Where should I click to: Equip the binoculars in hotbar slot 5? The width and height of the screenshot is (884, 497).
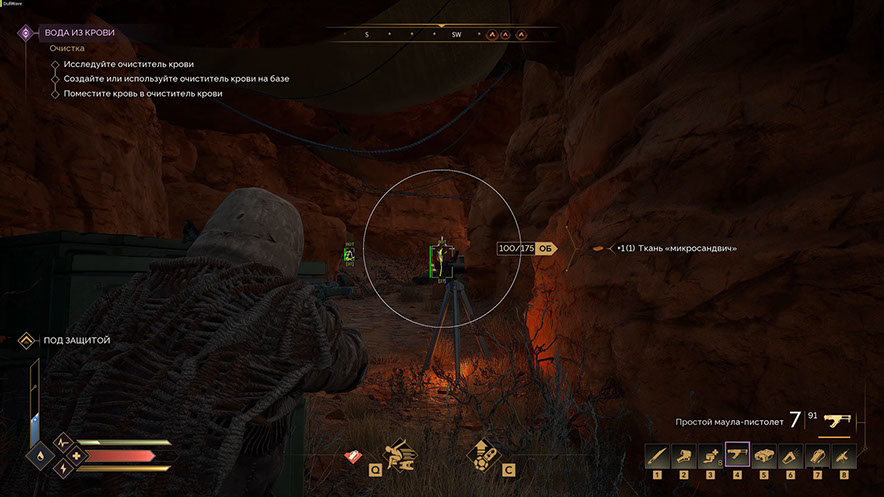pos(764,456)
